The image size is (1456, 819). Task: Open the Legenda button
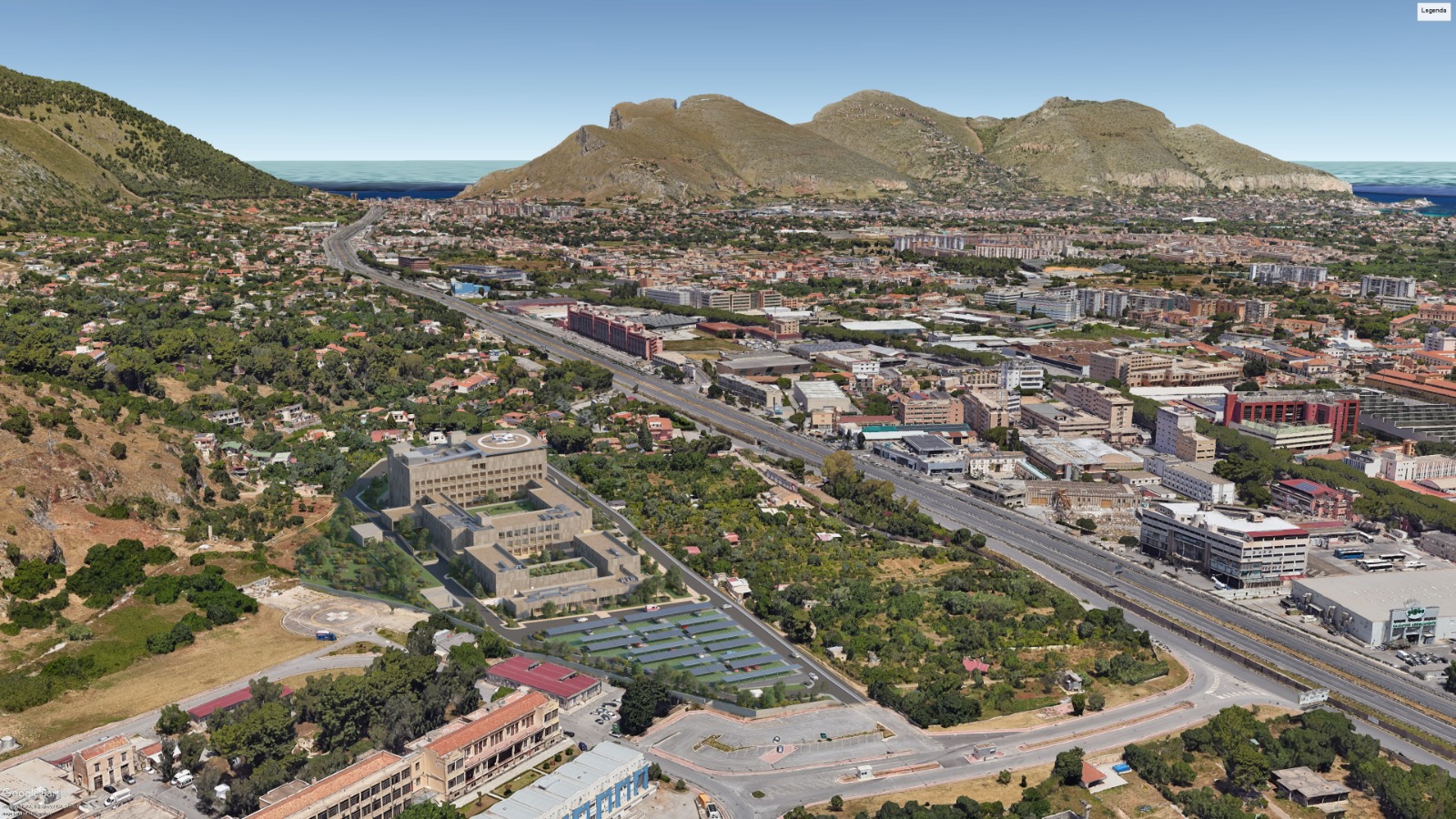click(x=1433, y=11)
